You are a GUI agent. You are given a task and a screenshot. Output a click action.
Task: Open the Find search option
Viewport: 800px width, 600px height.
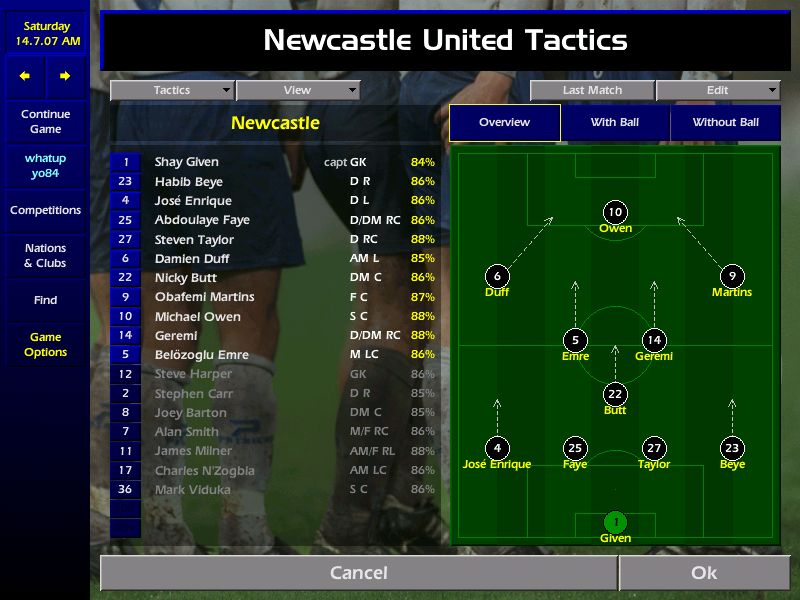(x=45, y=300)
